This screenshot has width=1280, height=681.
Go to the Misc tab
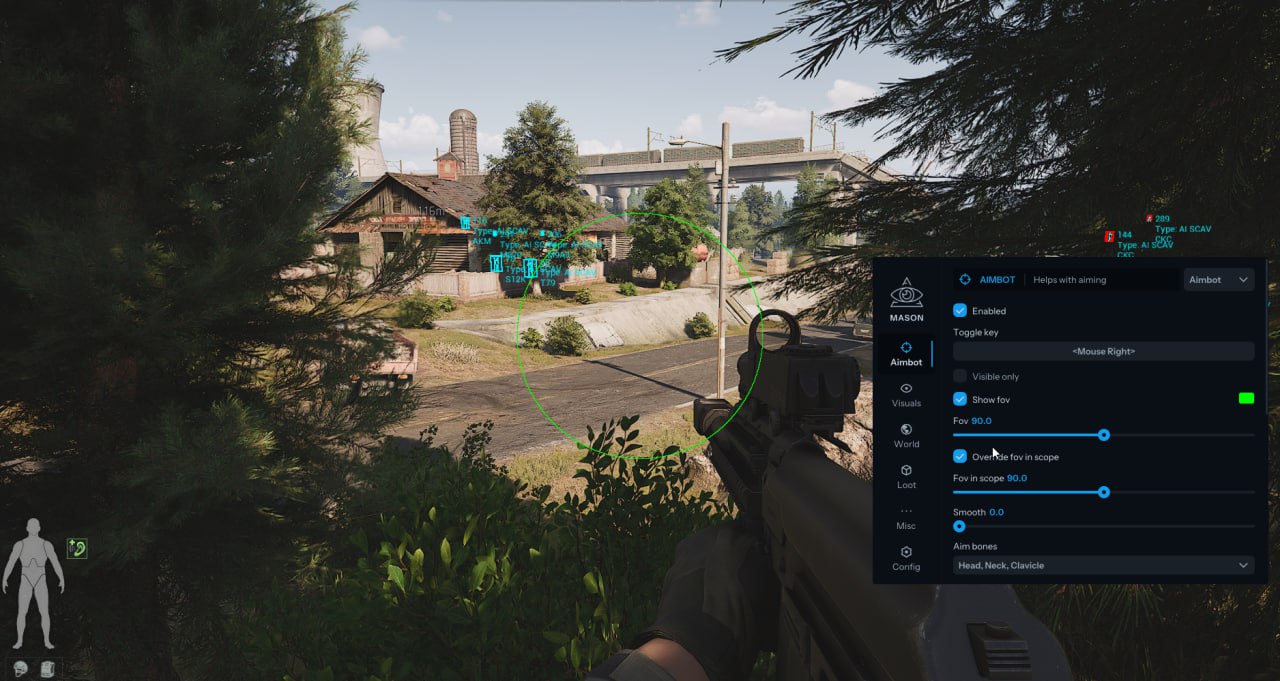coord(906,517)
